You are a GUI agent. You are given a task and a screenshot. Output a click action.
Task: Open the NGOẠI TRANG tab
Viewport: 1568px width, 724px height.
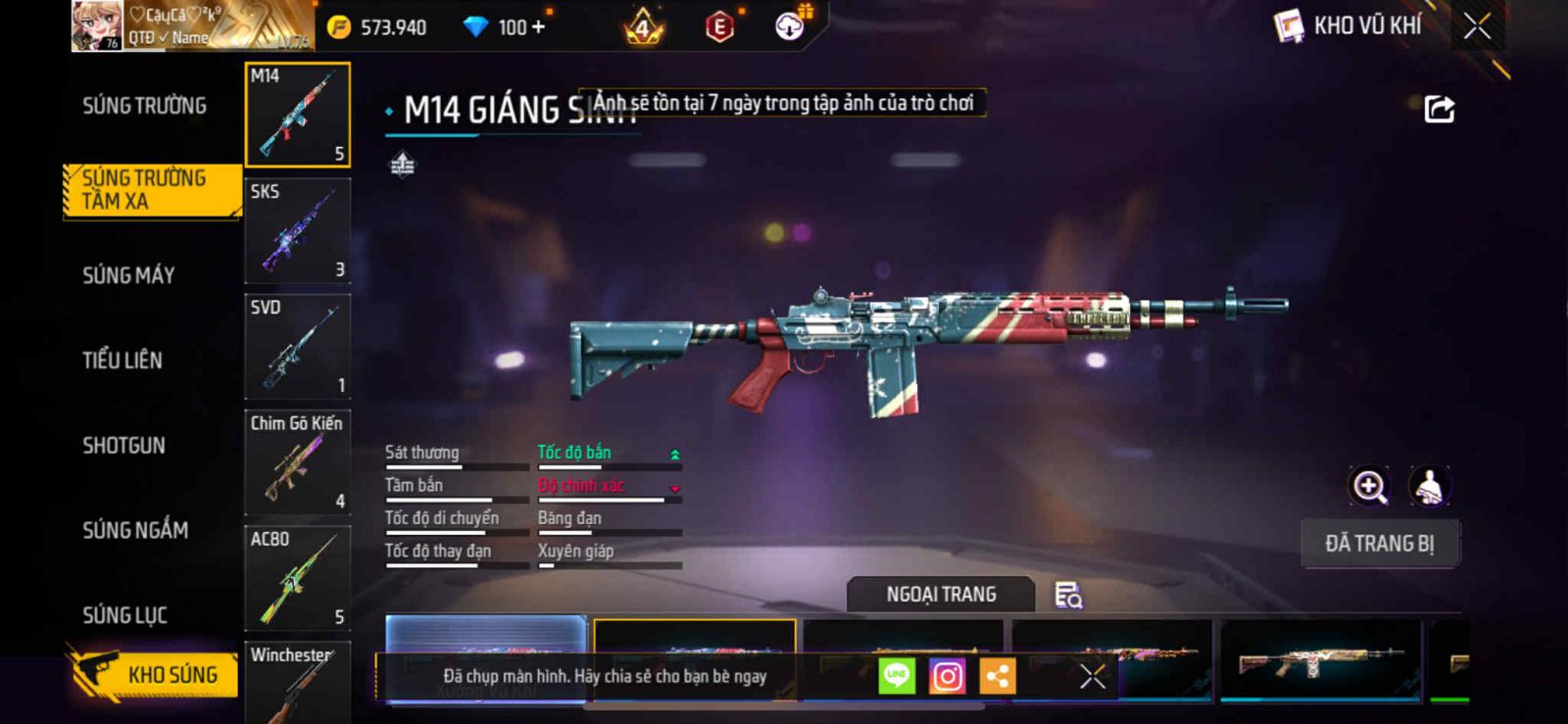click(941, 595)
